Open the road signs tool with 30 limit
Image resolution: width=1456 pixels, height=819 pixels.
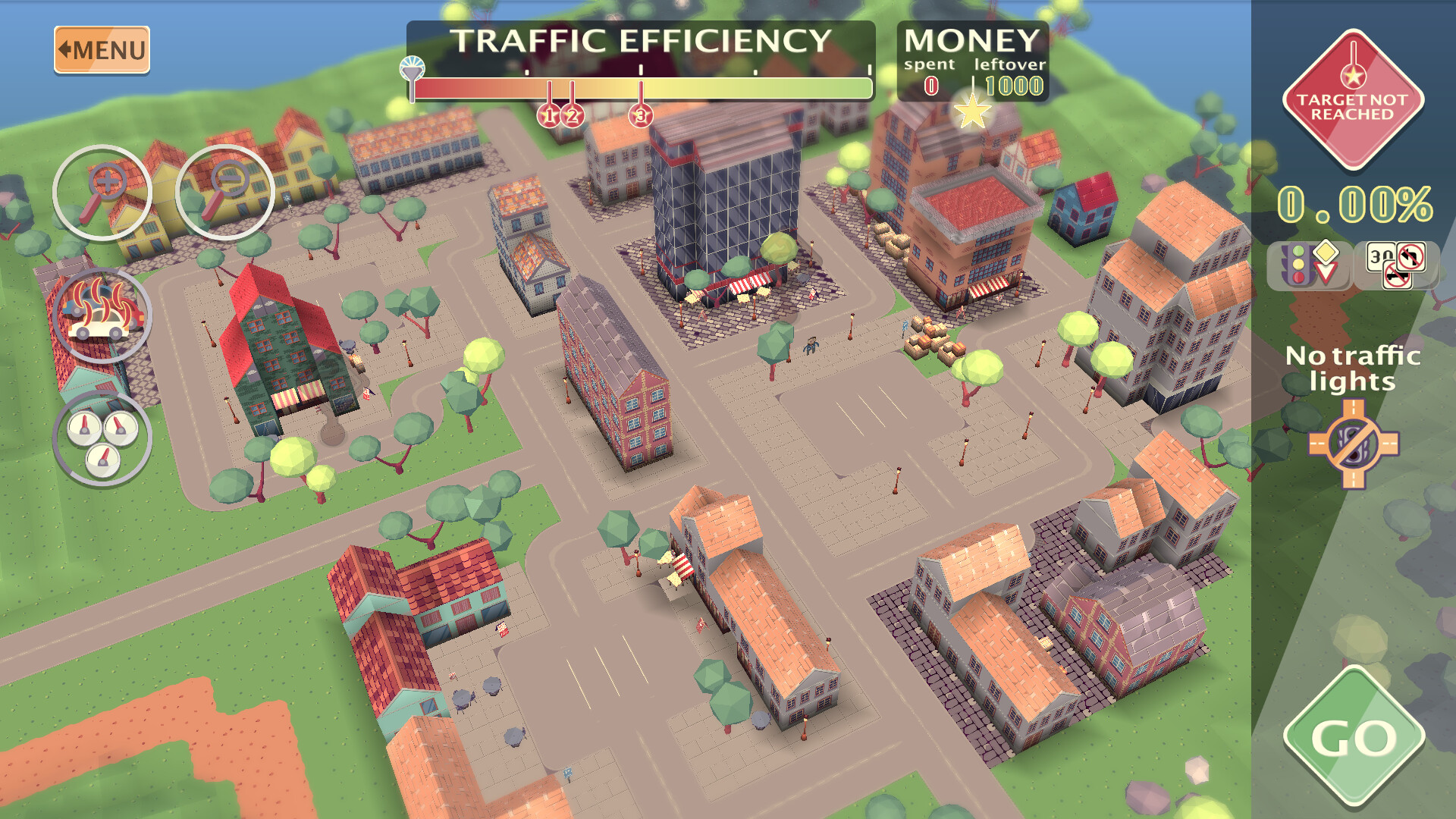[1380, 258]
